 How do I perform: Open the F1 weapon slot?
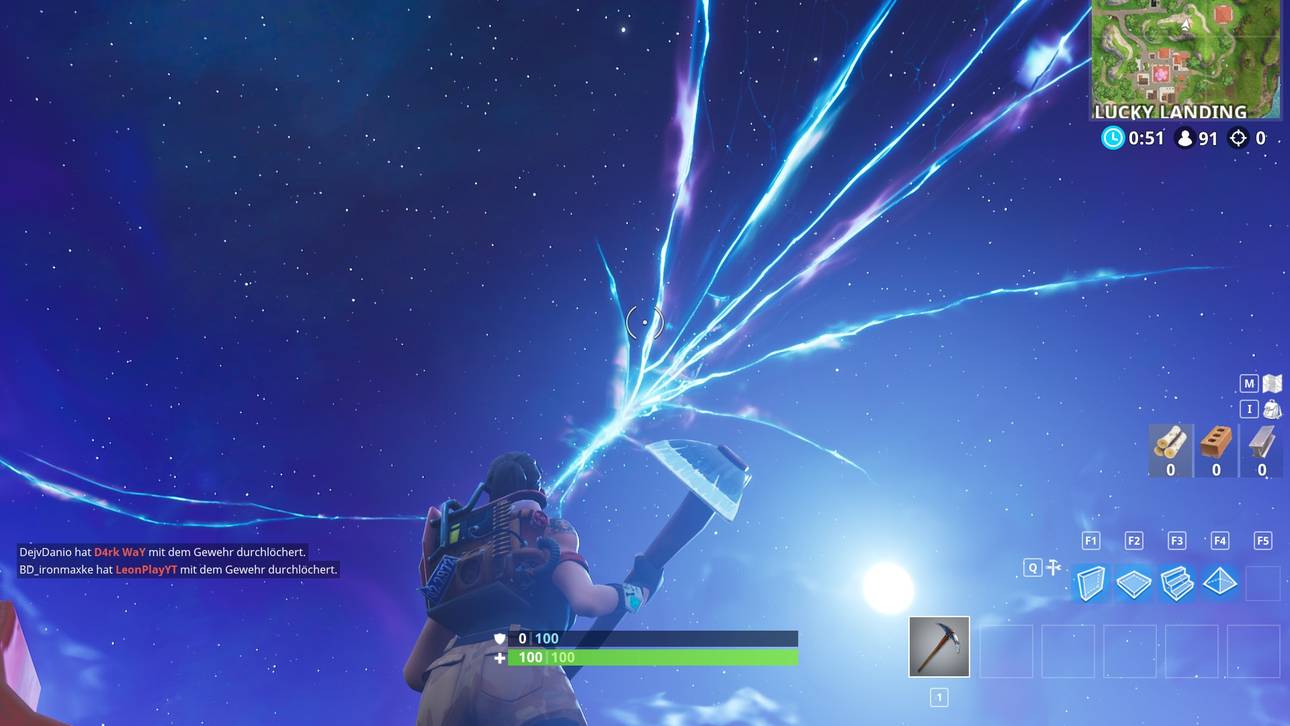(1088, 538)
